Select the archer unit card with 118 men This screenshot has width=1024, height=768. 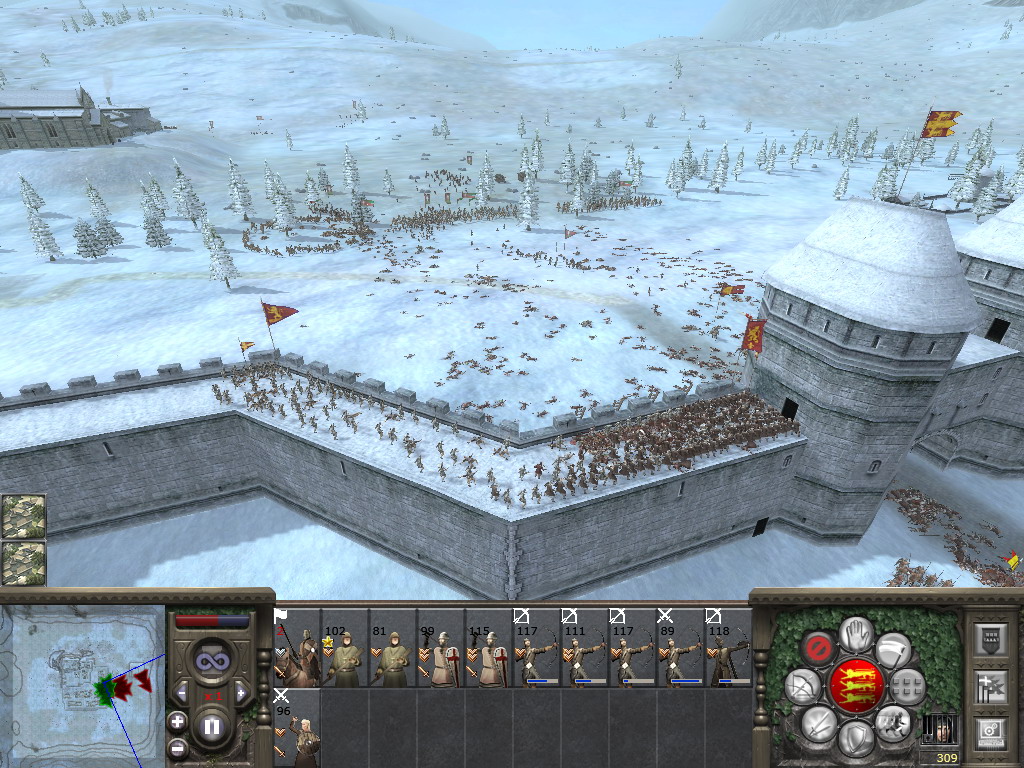tap(729, 648)
